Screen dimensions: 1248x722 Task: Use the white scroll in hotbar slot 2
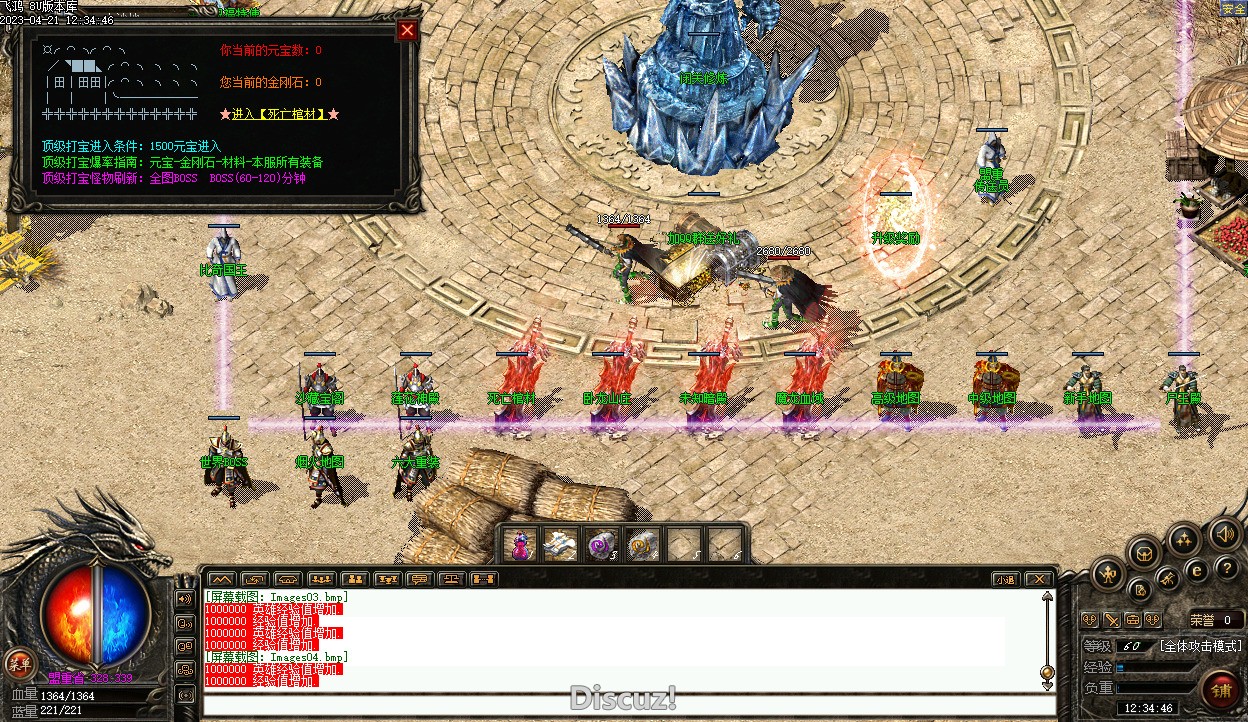pyautogui.click(x=560, y=545)
